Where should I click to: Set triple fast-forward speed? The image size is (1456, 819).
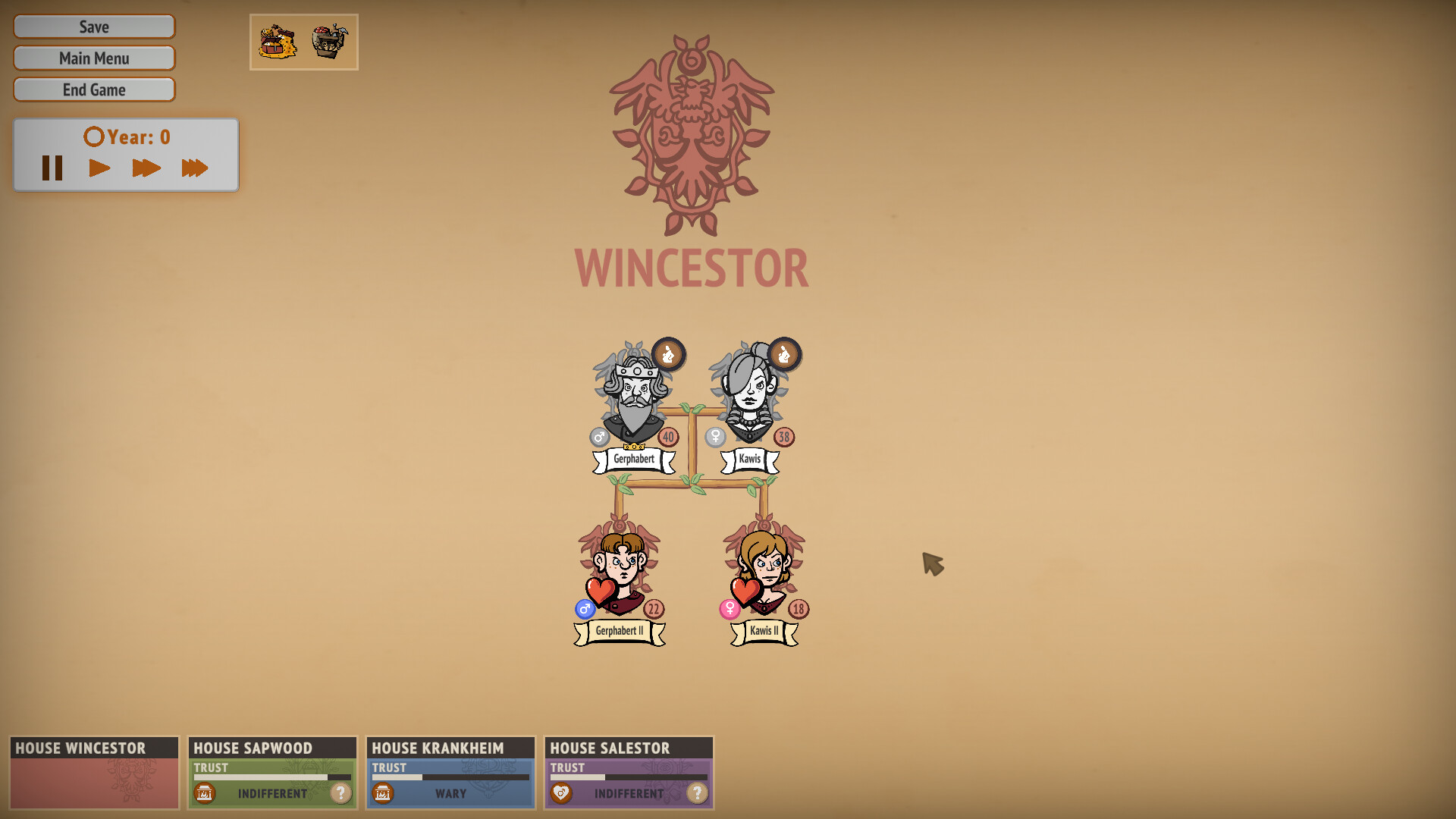click(194, 168)
